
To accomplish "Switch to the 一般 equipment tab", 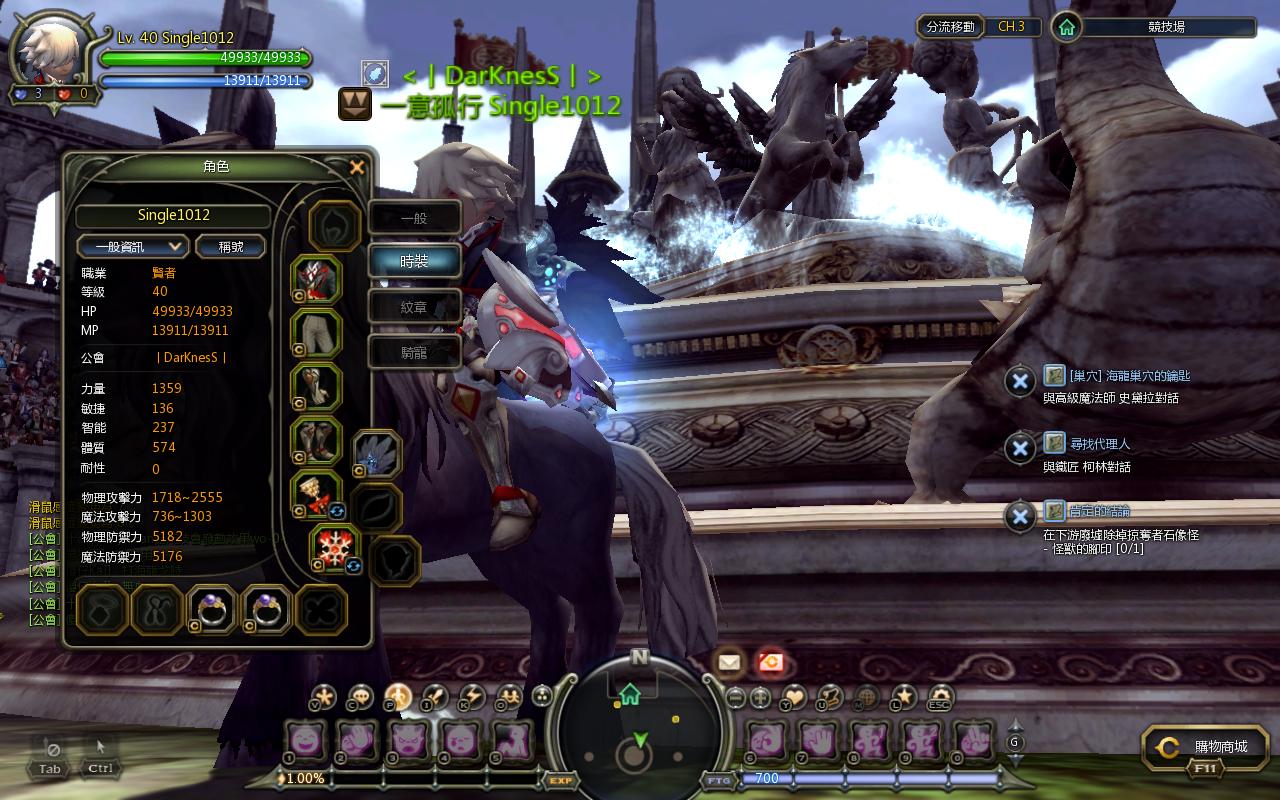I will click(x=414, y=218).
